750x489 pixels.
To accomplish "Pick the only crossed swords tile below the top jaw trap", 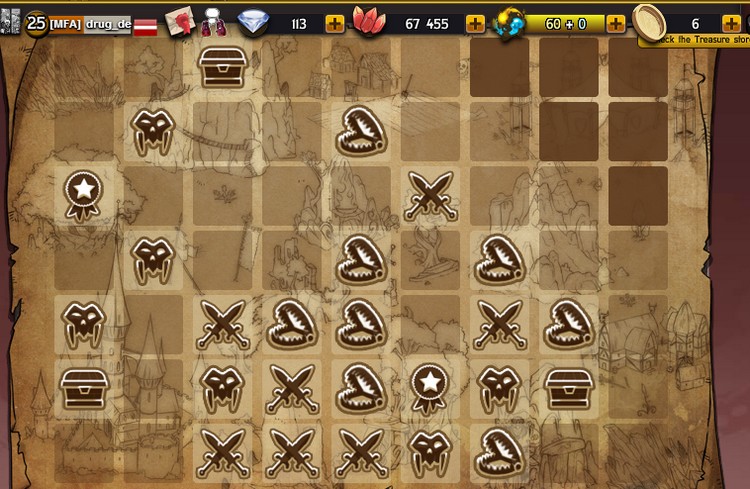I will click(430, 195).
